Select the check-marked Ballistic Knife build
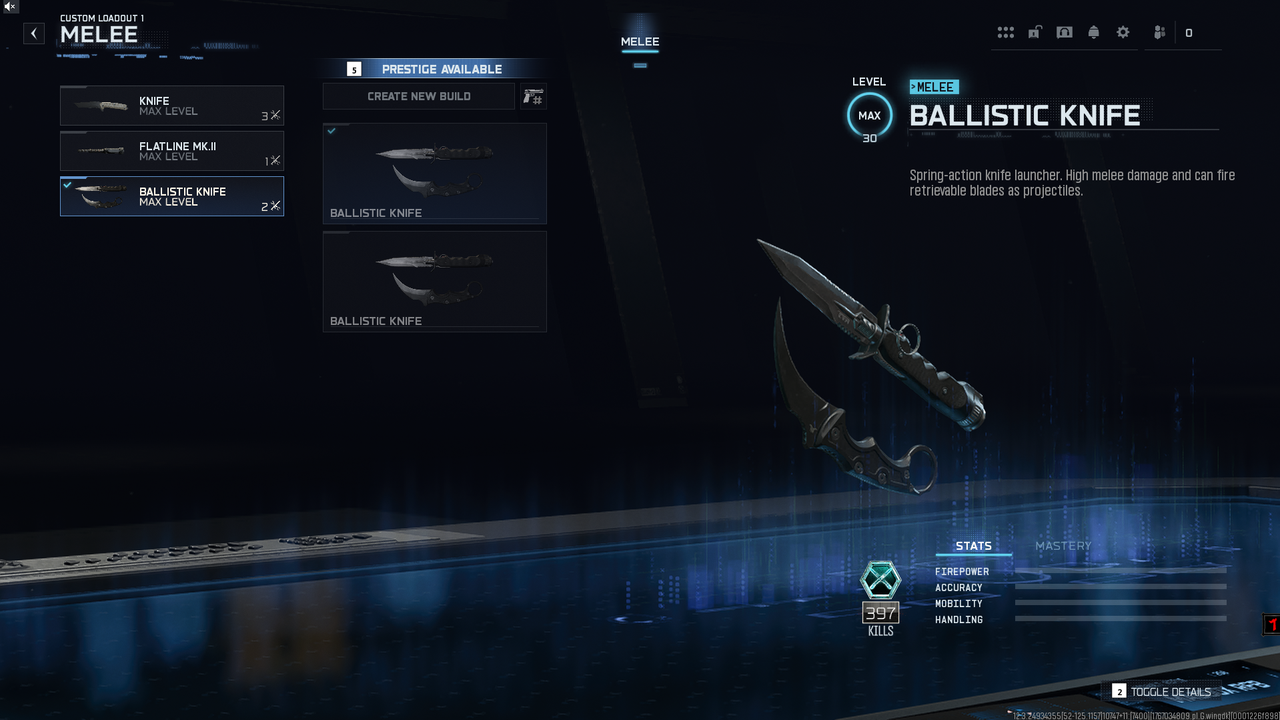 point(435,172)
